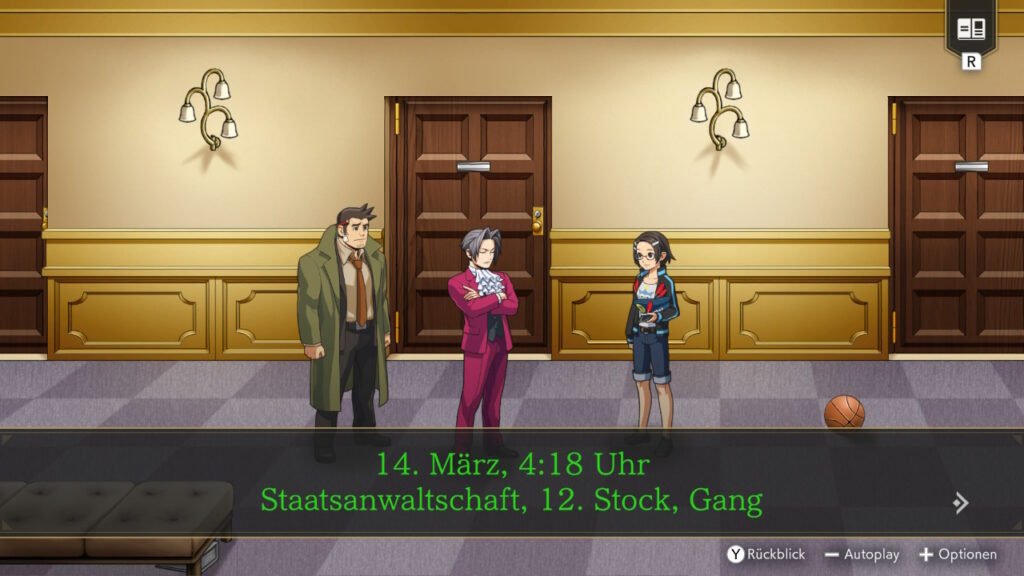Image resolution: width=1024 pixels, height=576 pixels.
Task: Toggle Autoplay mode
Action: click(862, 554)
